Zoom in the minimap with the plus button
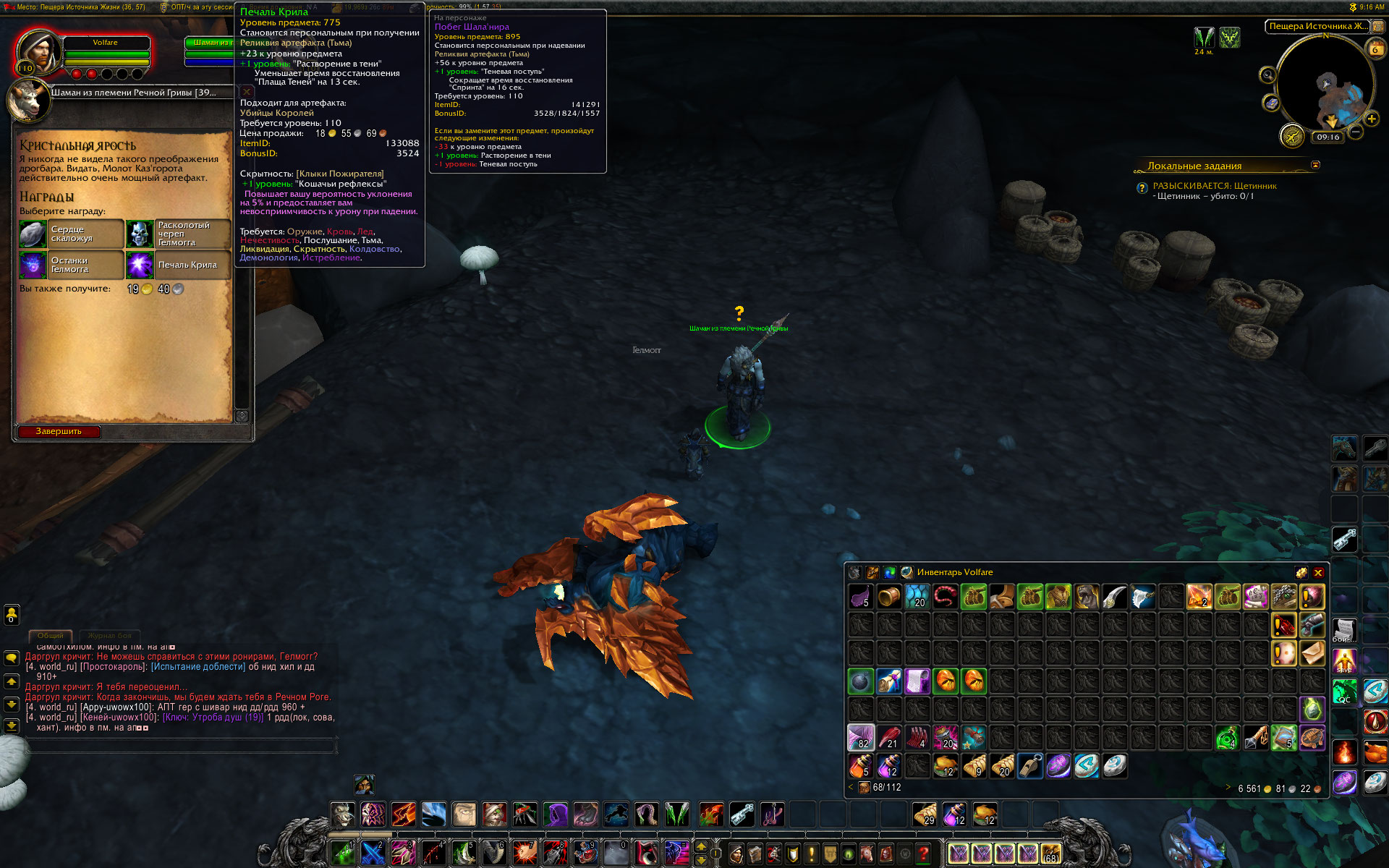The width and height of the screenshot is (1389, 868). (1371, 119)
